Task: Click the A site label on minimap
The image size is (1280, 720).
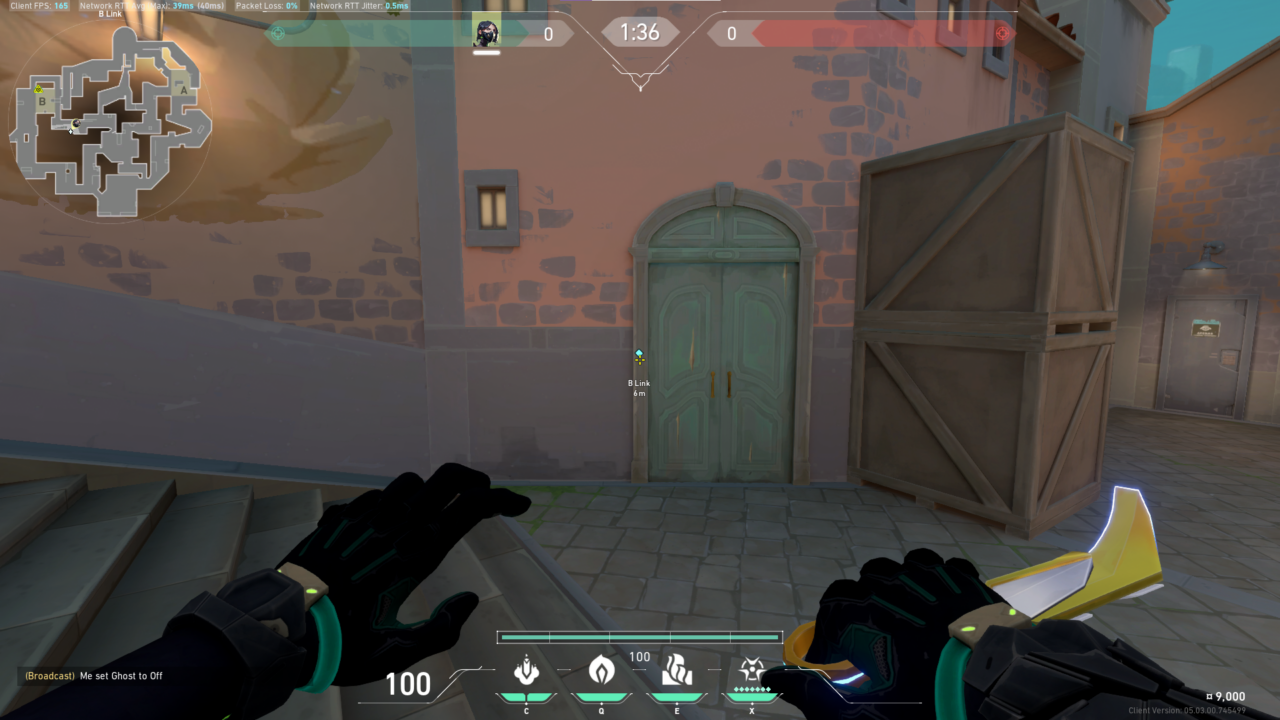Action: tap(182, 88)
